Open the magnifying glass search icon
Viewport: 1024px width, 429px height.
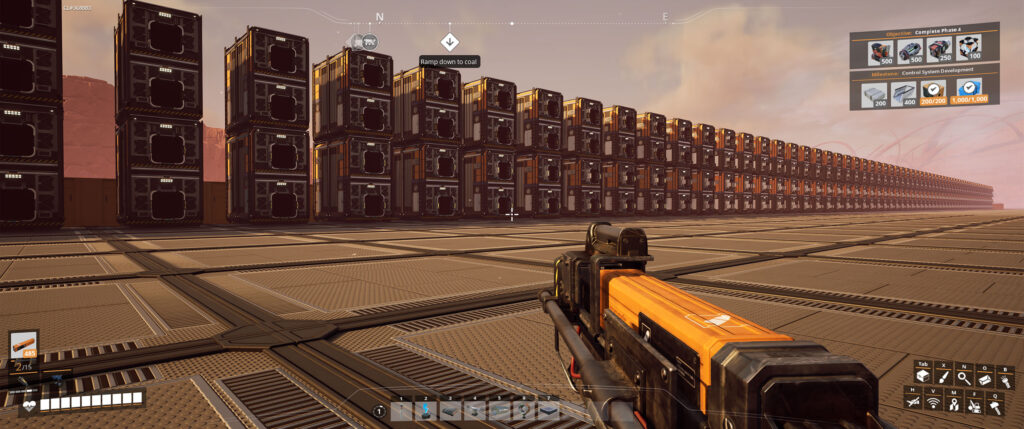click(x=963, y=378)
